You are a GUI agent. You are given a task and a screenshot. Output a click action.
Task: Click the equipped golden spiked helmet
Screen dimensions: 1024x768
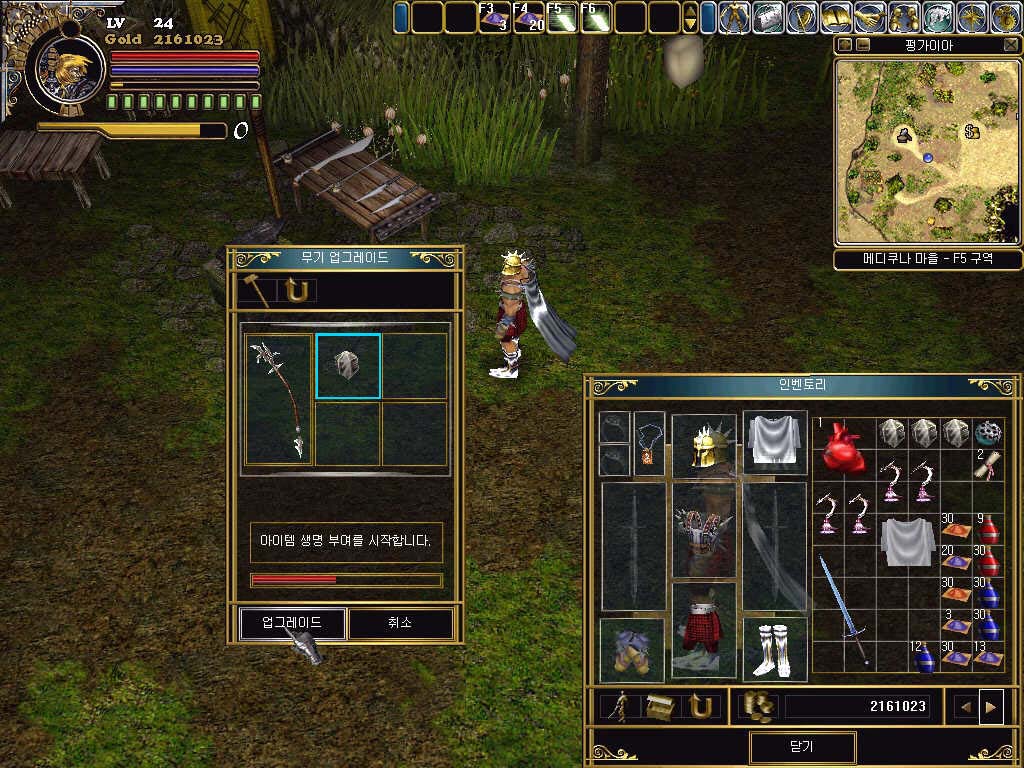[704, 445]
